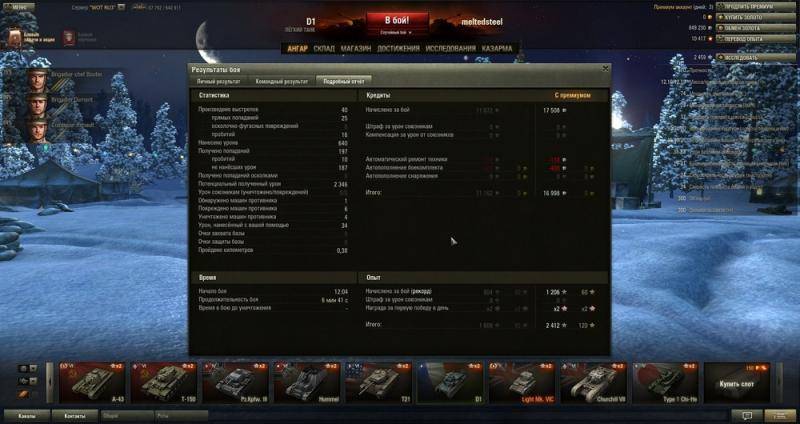Switch to Командный результат tab
This screenshot has height=424, width=800.
(282, 79)
